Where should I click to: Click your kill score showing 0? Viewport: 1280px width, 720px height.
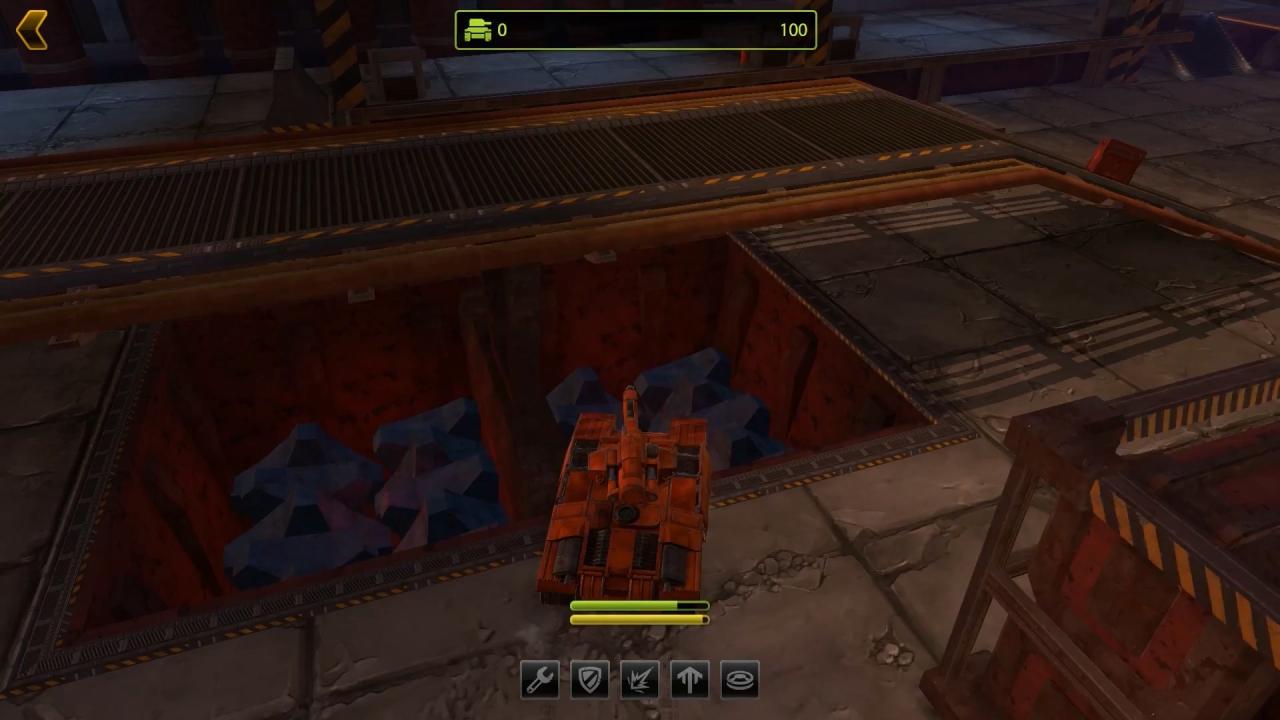(502, 30)
